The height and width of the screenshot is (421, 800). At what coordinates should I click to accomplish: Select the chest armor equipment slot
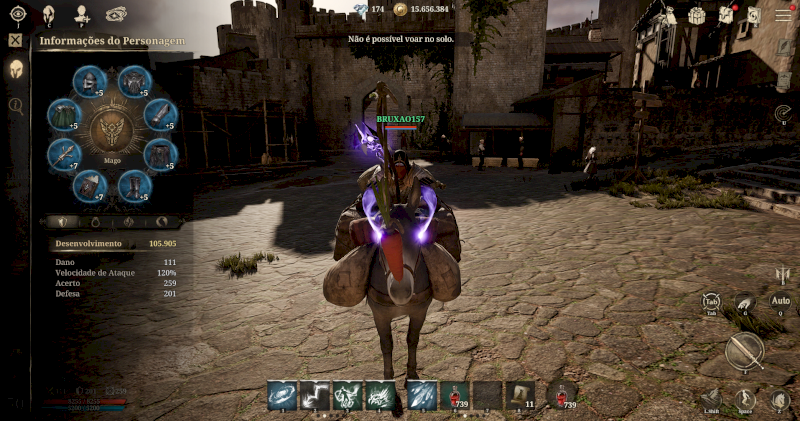[x=134, y=82]
